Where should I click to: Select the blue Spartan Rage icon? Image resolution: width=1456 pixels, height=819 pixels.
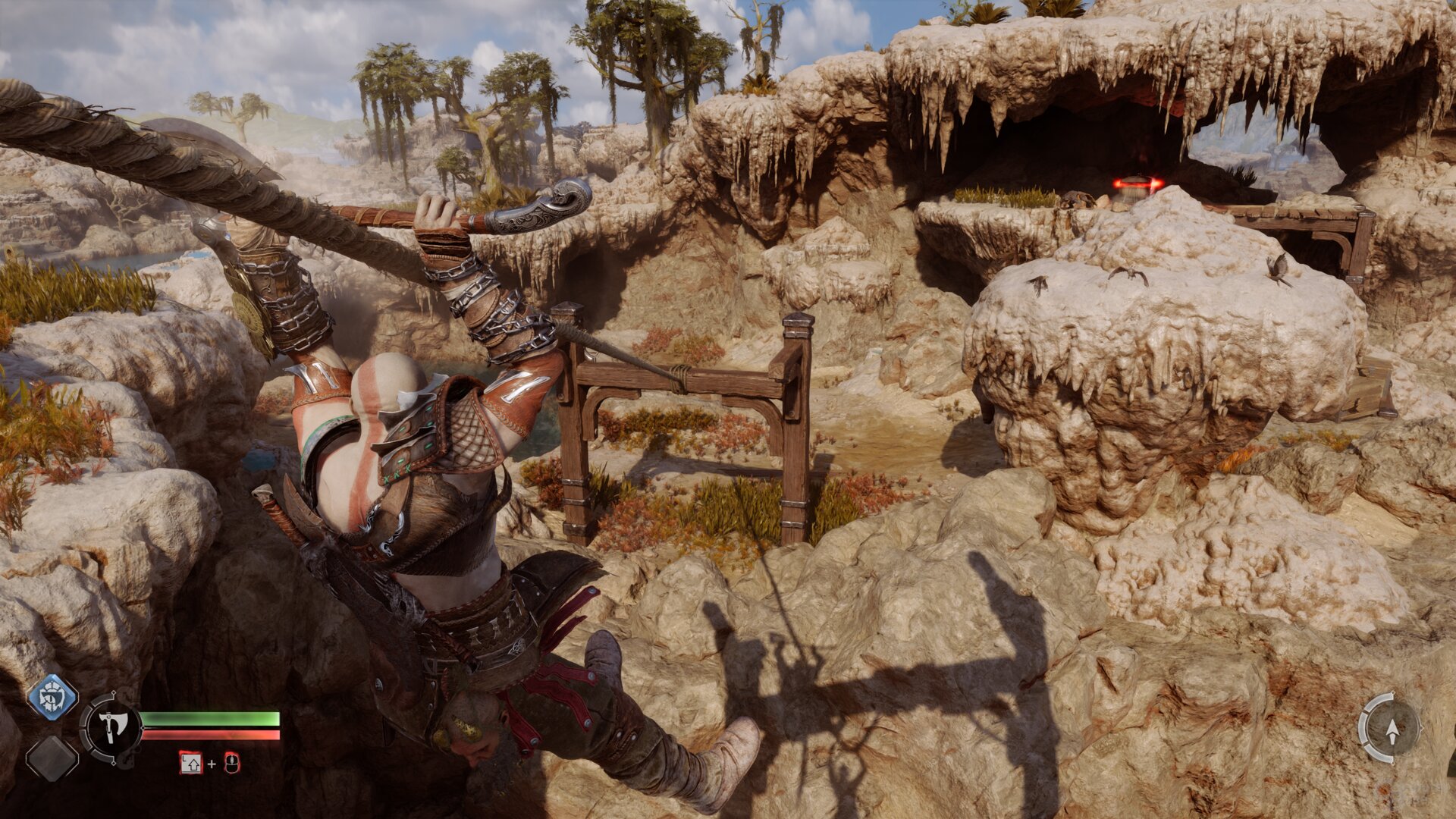point(52,696)
